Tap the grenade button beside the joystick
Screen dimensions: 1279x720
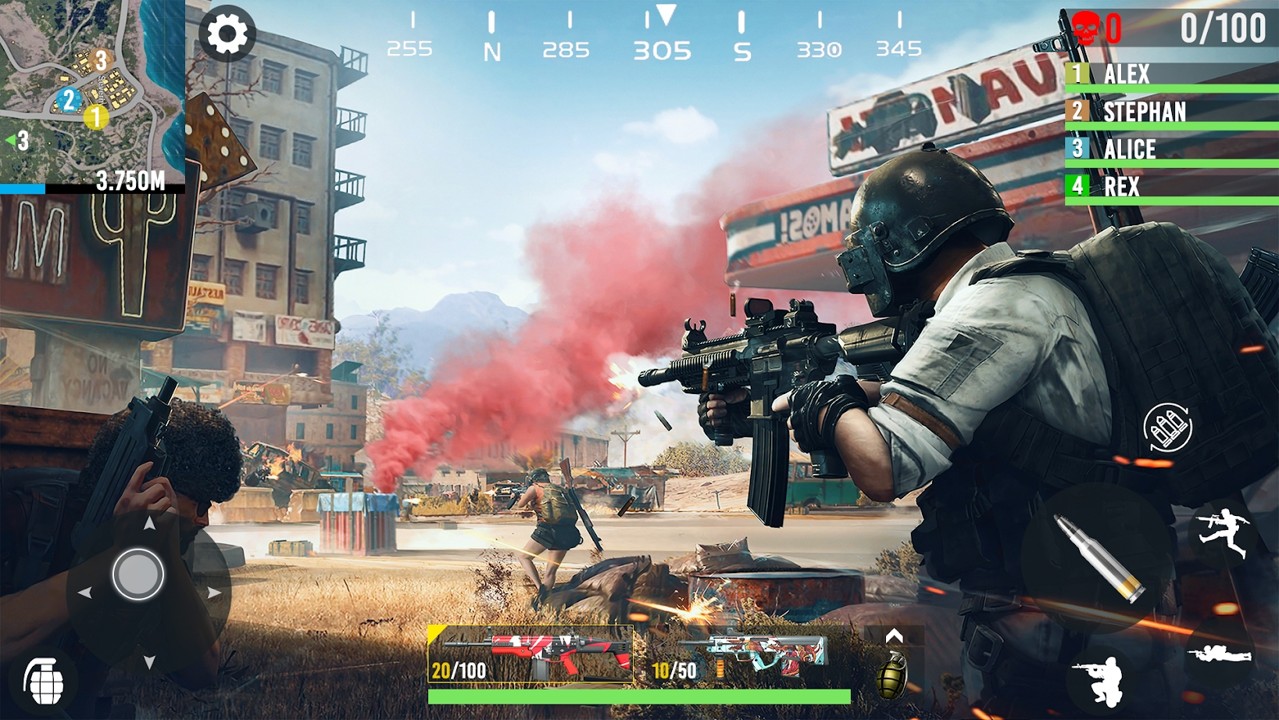[44, 681]
